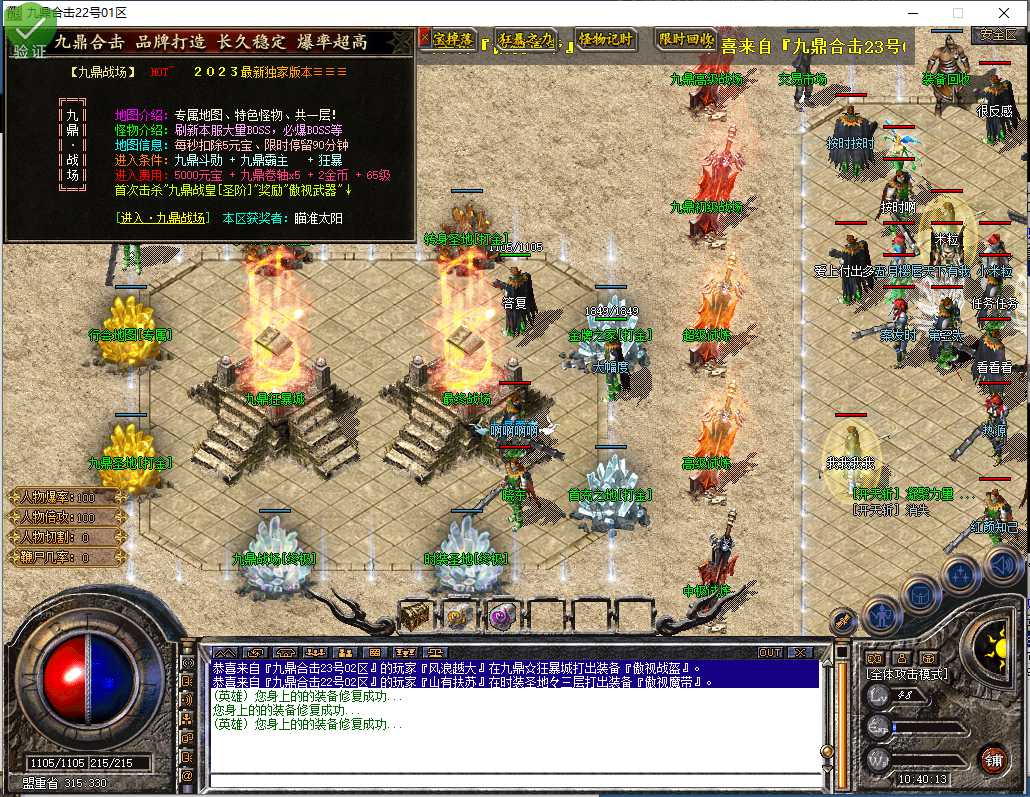Image resolution: width=1030 pixels, height=797 pixels.
Task: Open the 怪物记时 monster timer
Action: (x=606, y=40)
